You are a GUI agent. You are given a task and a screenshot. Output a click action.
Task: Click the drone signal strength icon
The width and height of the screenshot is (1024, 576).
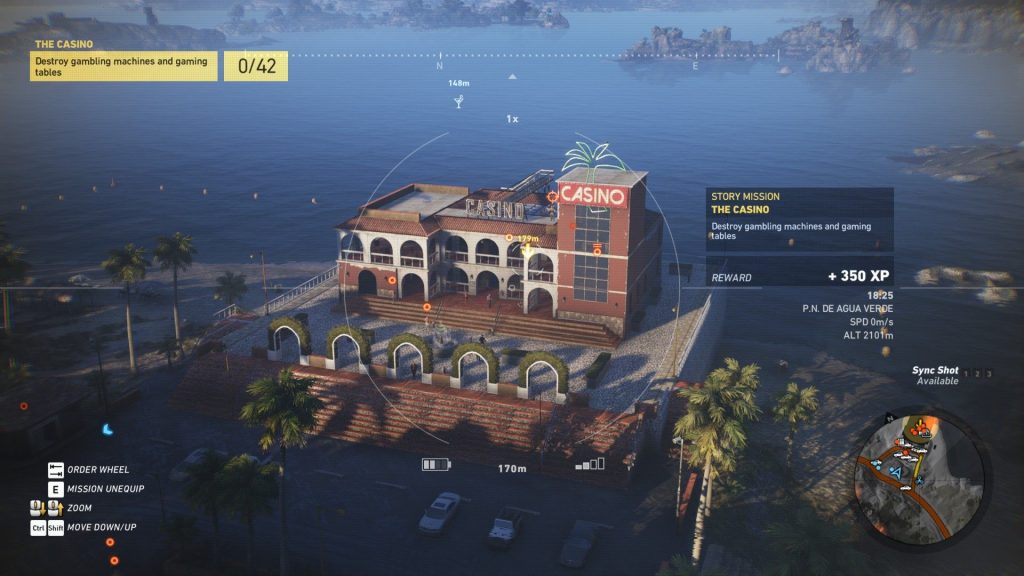point(591,464)
